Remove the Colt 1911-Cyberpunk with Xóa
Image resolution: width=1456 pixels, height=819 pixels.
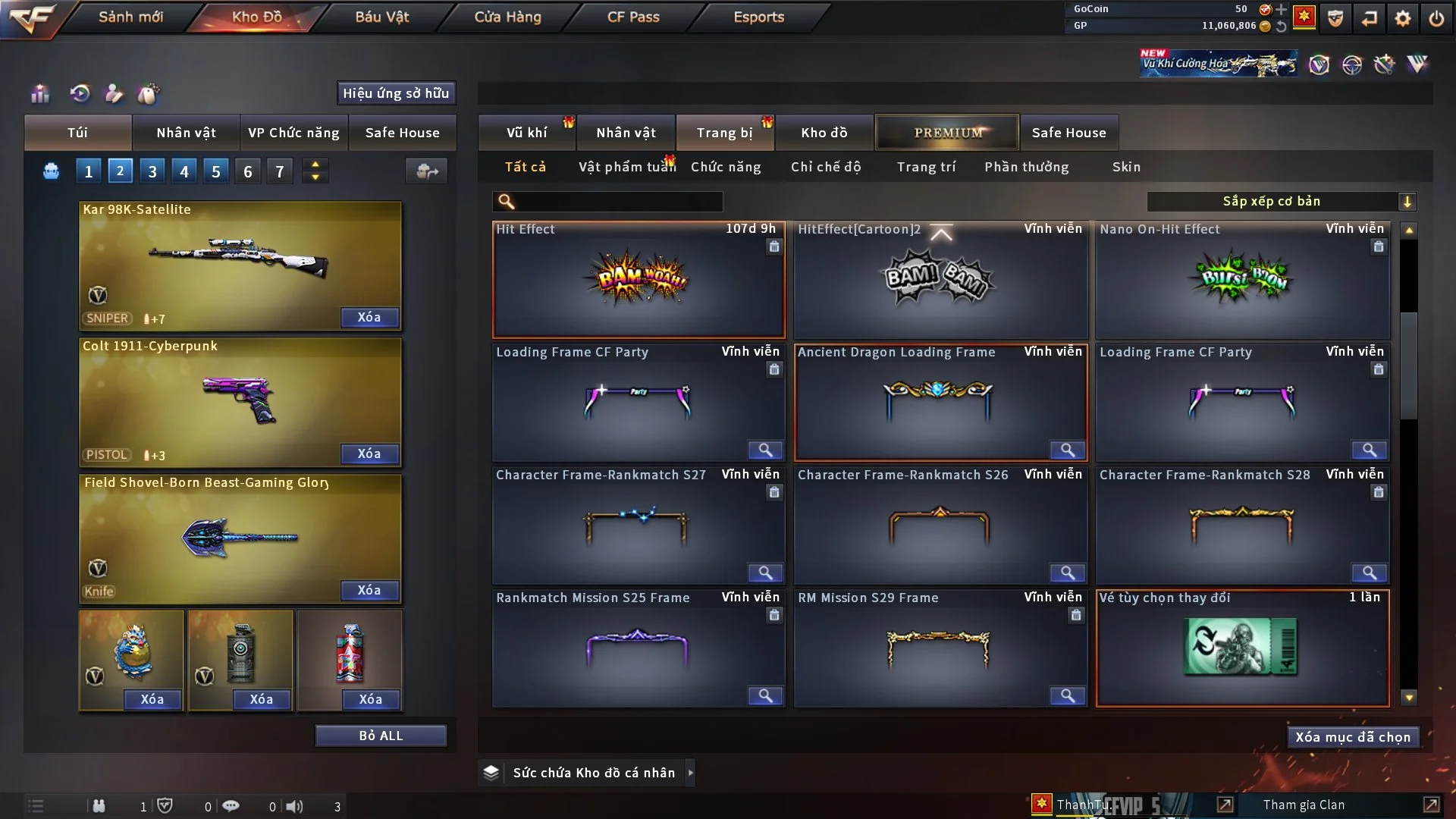click(x=369, y=453)
